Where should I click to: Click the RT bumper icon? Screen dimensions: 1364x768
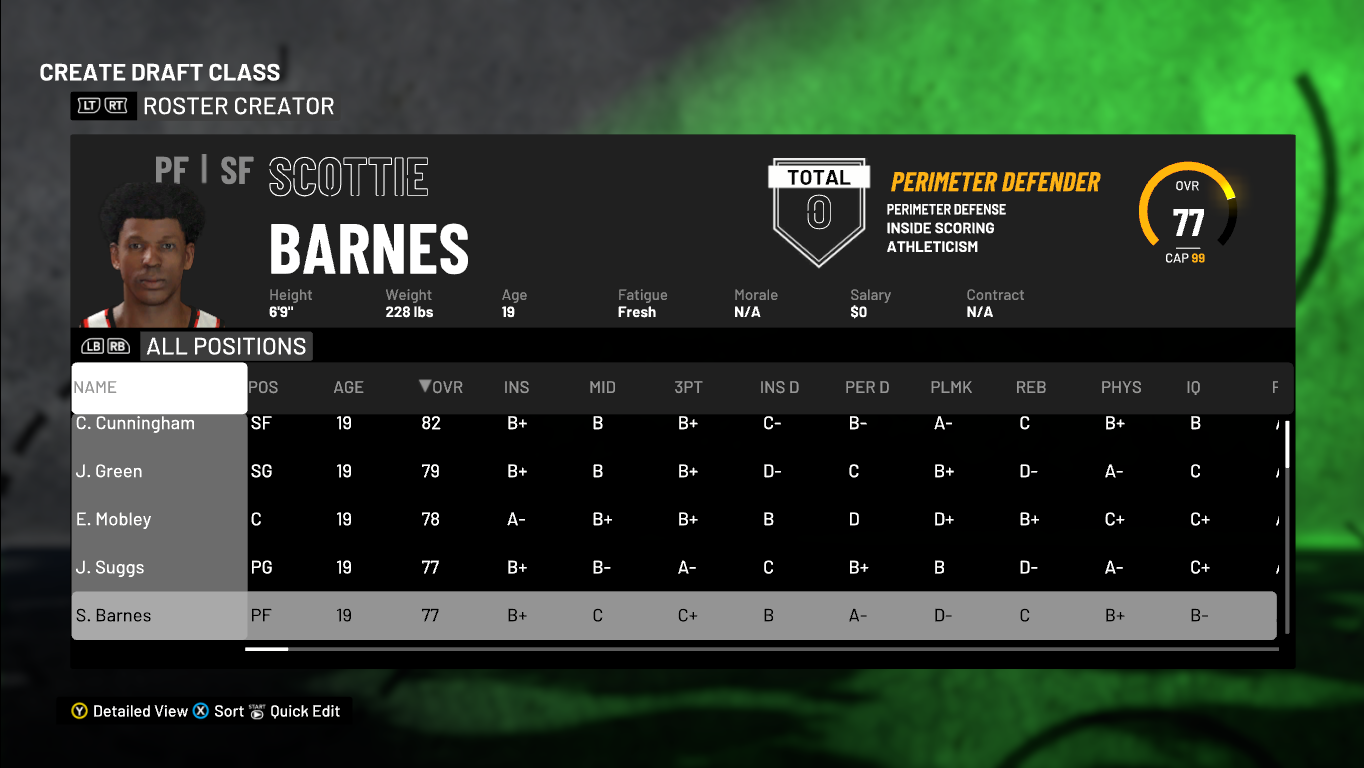tap(117, 105)
